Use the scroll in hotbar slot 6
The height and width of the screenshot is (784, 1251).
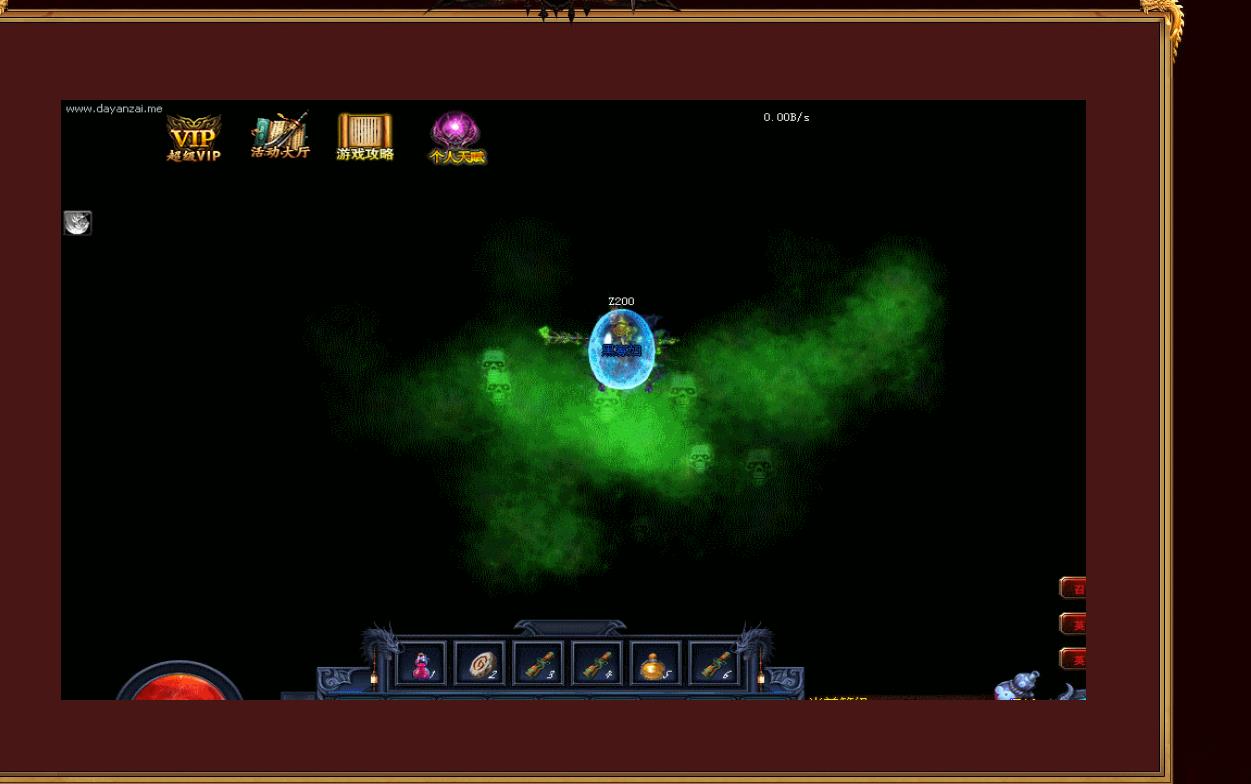click(x=714, y=664)
